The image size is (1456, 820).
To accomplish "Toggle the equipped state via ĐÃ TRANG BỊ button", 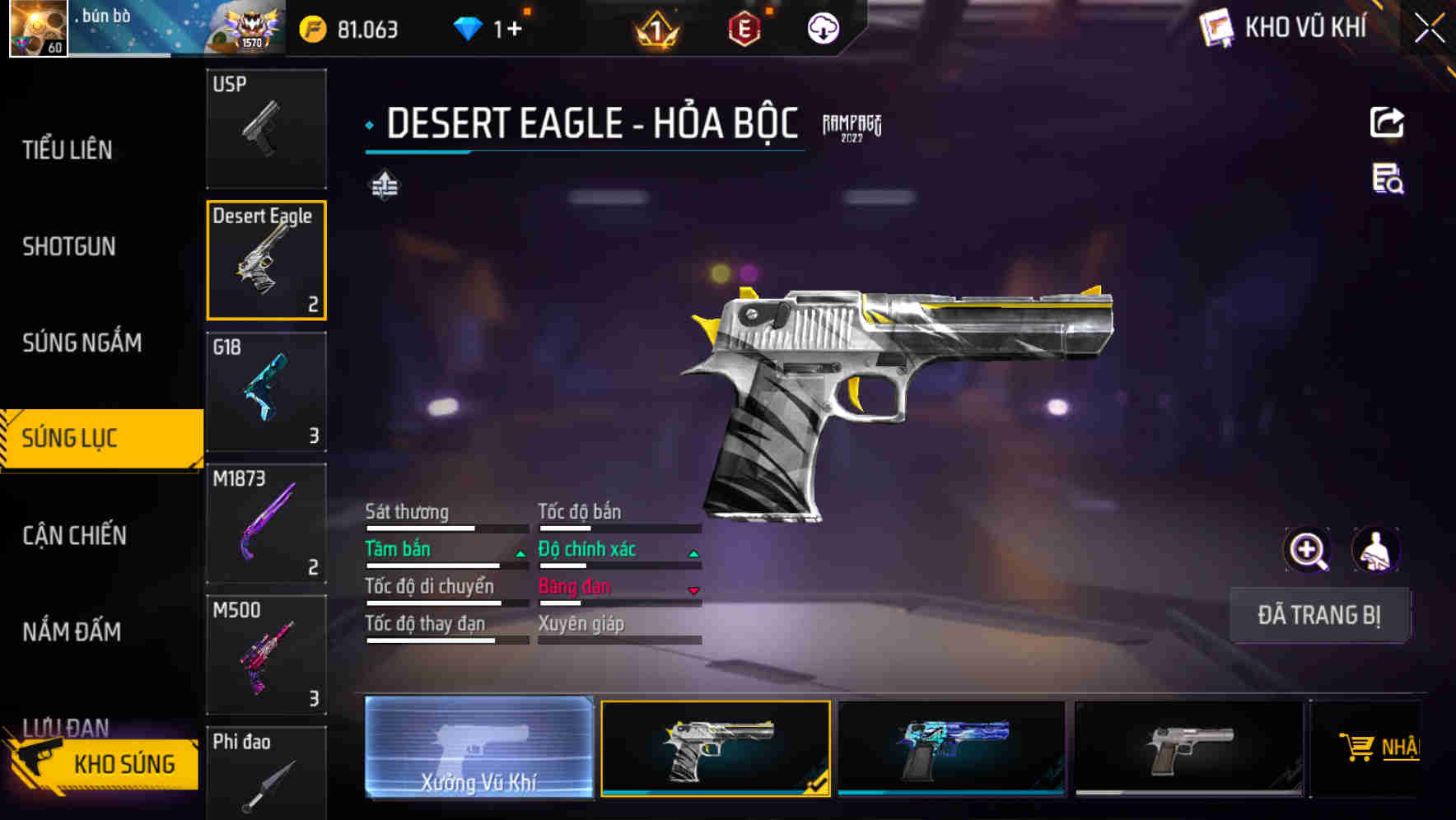I will click(x=1319, y=615).
